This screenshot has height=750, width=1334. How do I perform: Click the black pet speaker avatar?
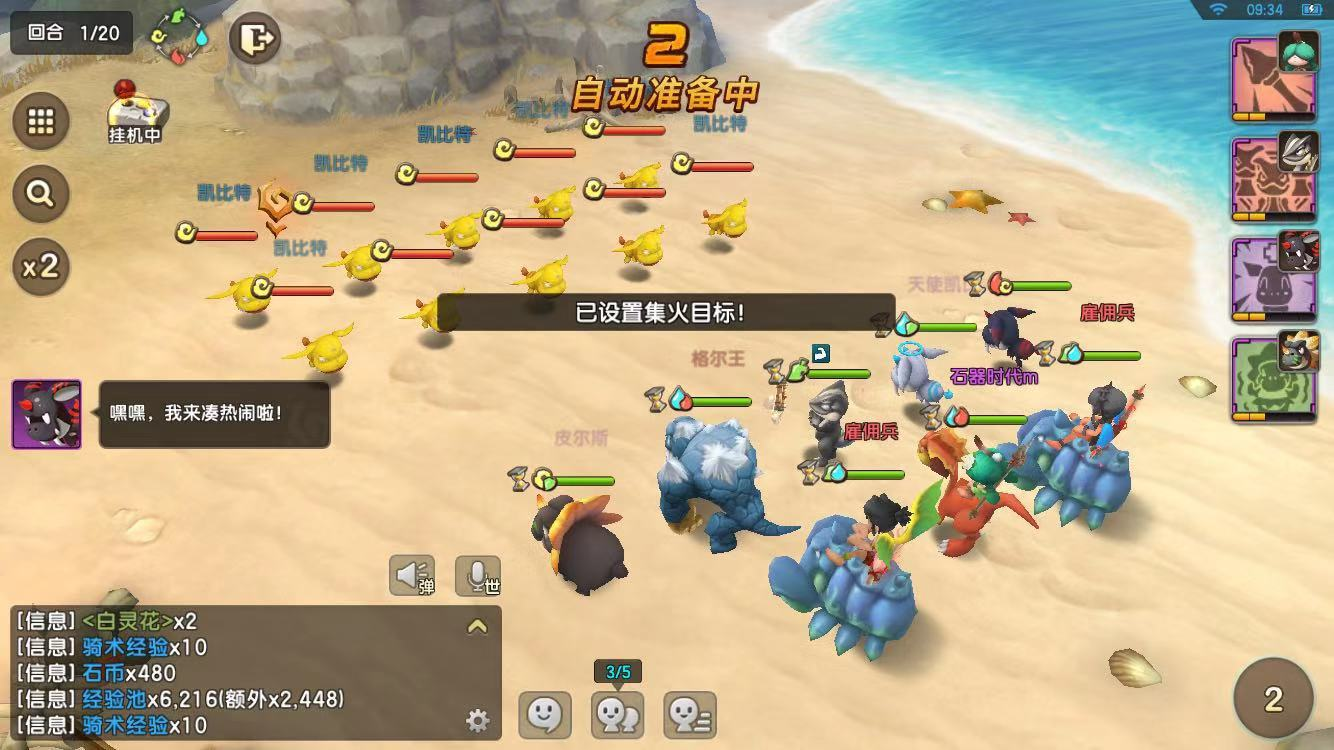click(x=46, y=414)
